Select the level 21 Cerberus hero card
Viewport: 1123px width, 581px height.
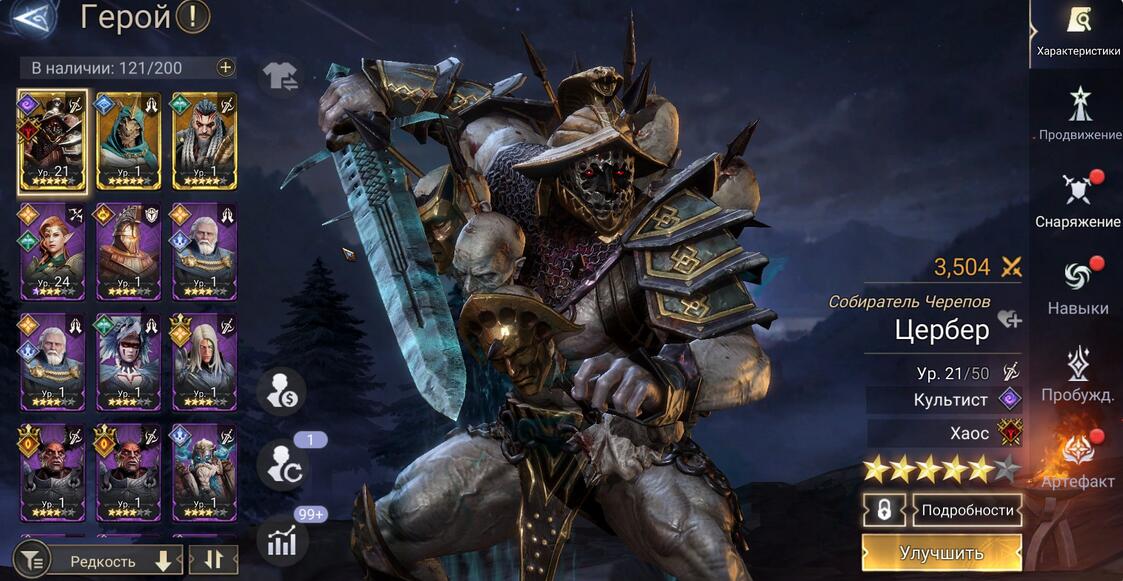(x=52, y=141)
